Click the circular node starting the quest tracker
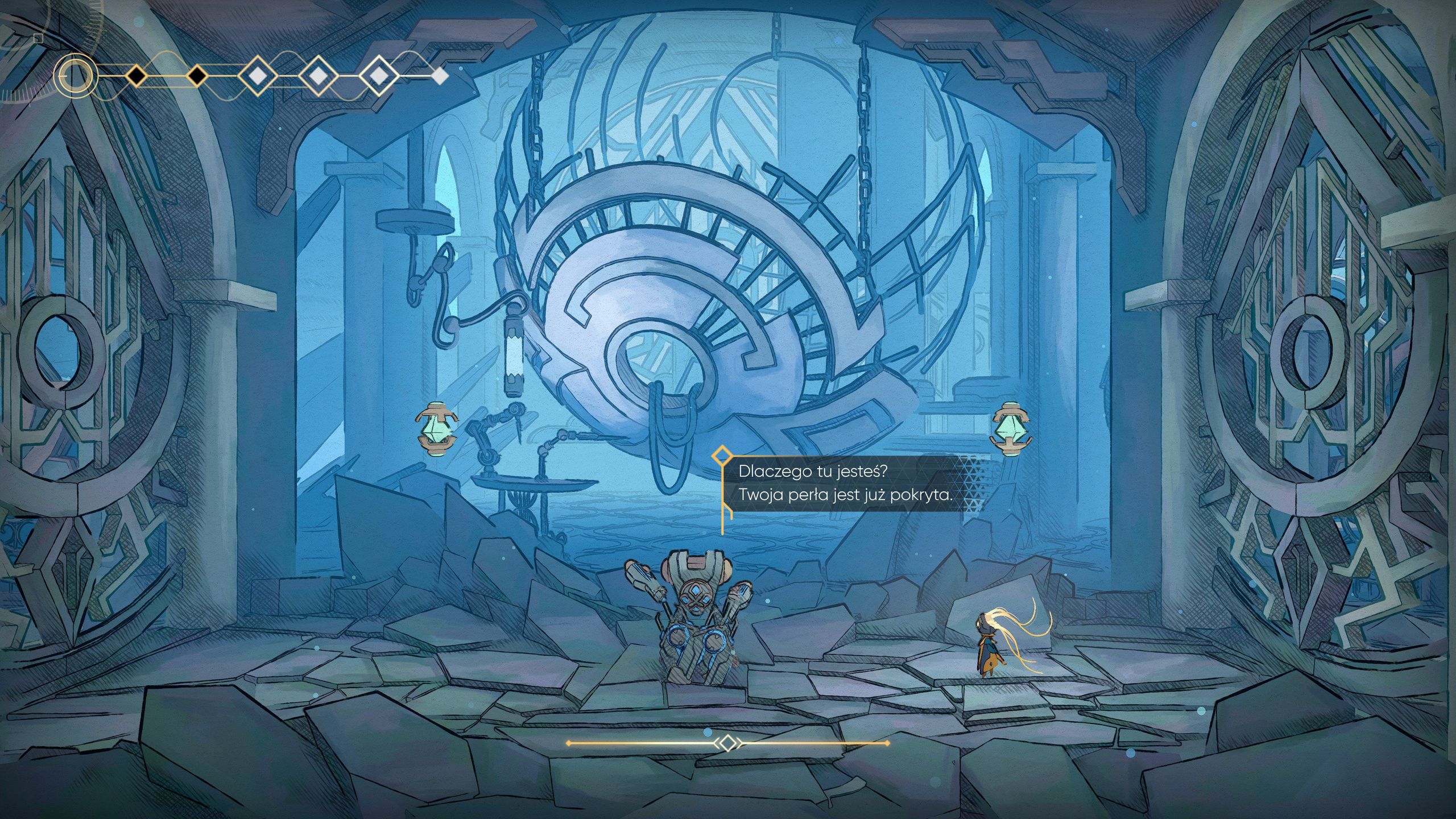The image size is (1456, 819). pyautogui.click(x=76, y=76)
